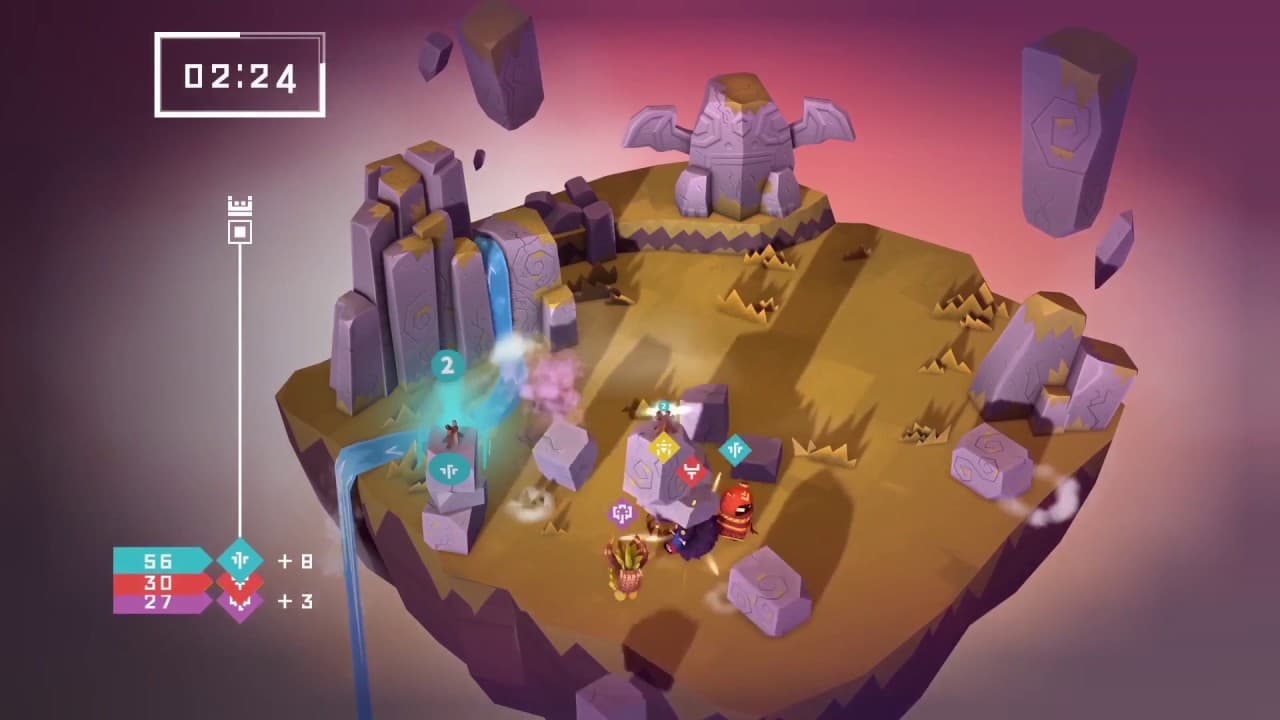This screenshot has width=1280, height=720.
Task: Click the red faction crest beside score 30
Action: click(x=238, y=584)
